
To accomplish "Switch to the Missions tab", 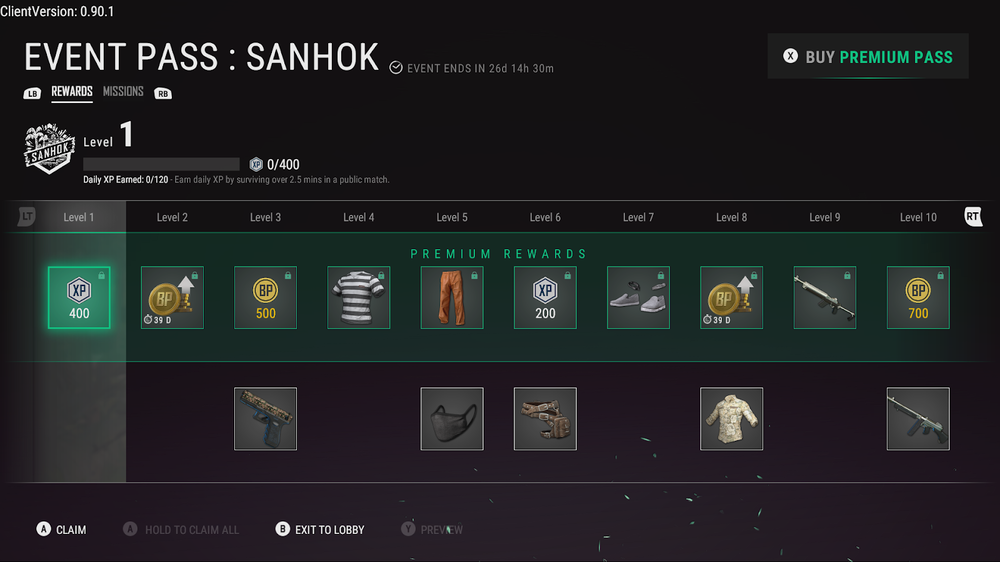I will pyautogui.click(x=123, y=92).
